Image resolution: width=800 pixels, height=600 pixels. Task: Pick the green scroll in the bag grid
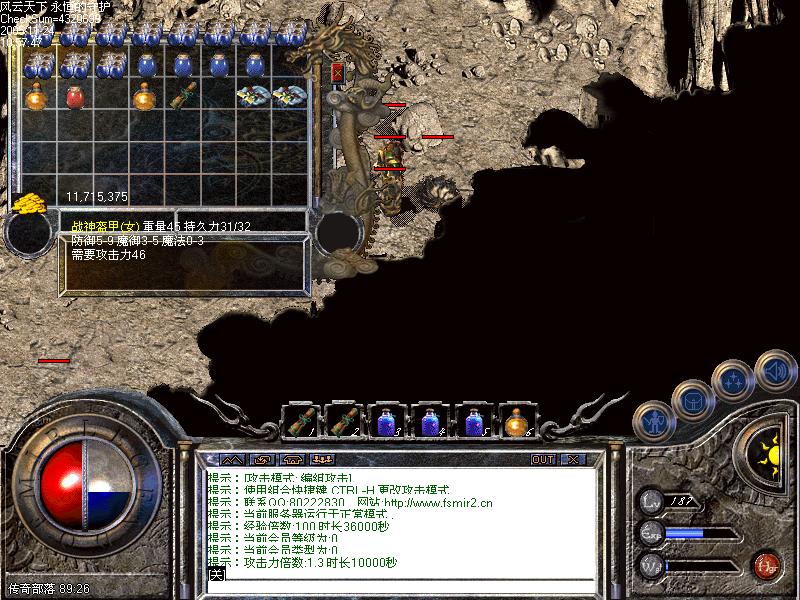[x=182, y=97]
